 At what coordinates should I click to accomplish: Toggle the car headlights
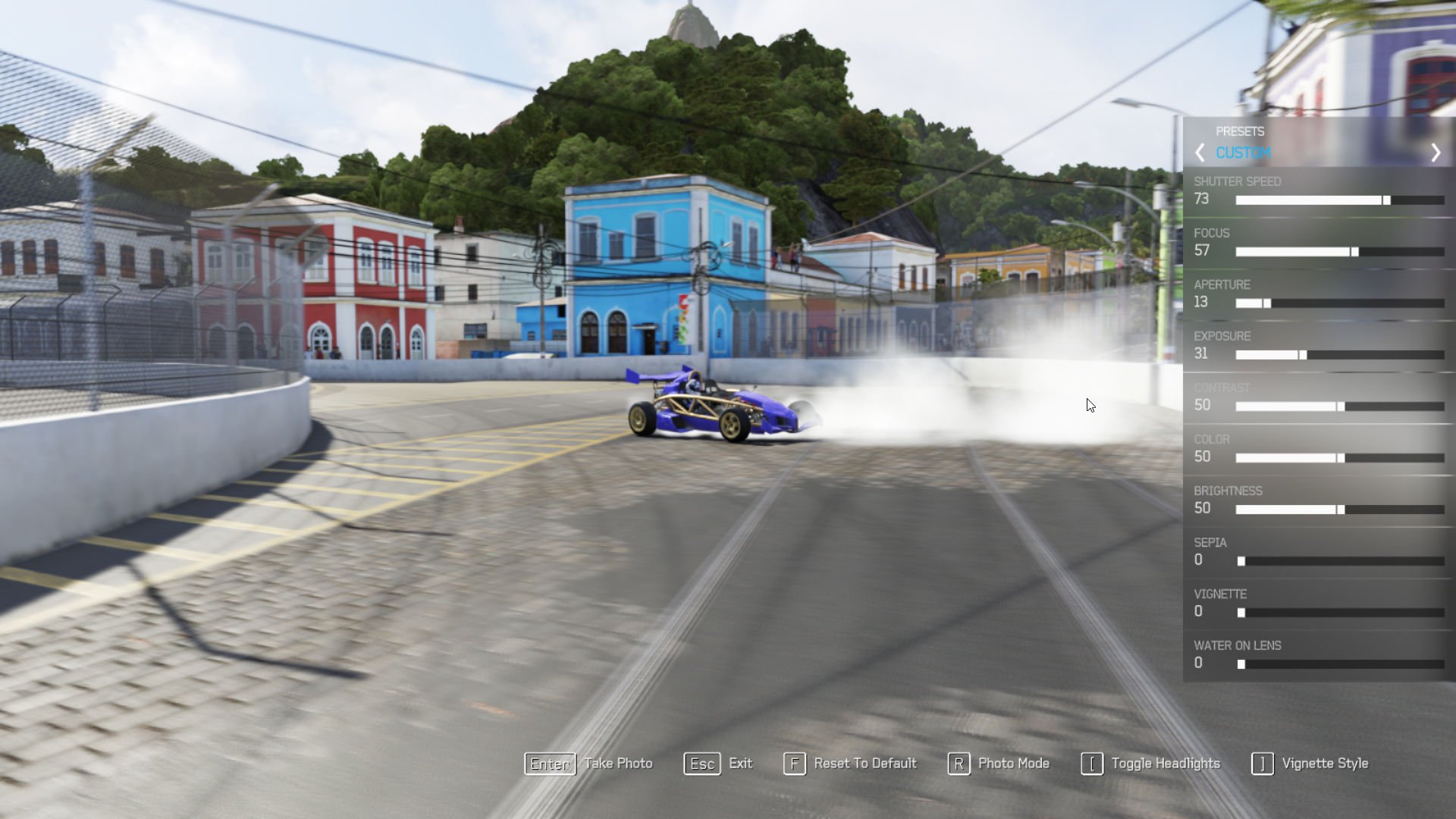pos(1165,763)
